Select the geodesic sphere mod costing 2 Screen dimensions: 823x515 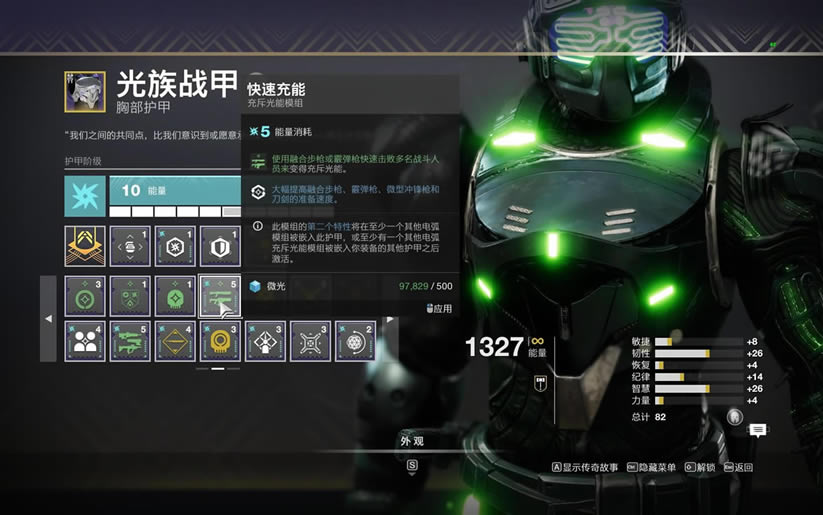click(355, 341)
